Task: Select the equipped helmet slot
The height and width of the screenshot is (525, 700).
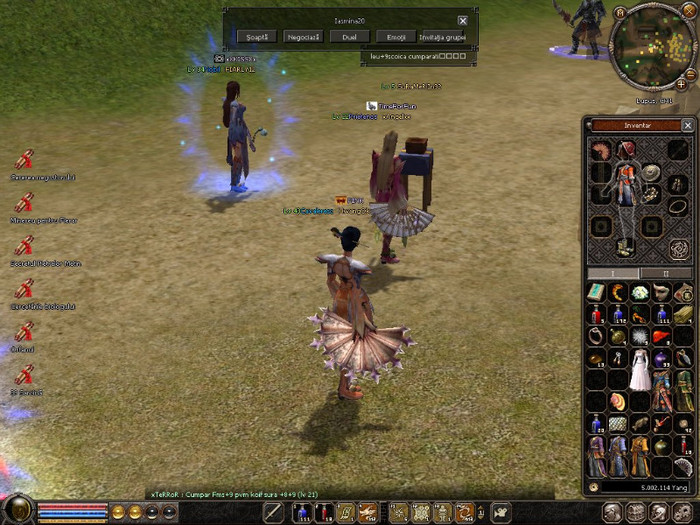Action: (x=626, y=150)
